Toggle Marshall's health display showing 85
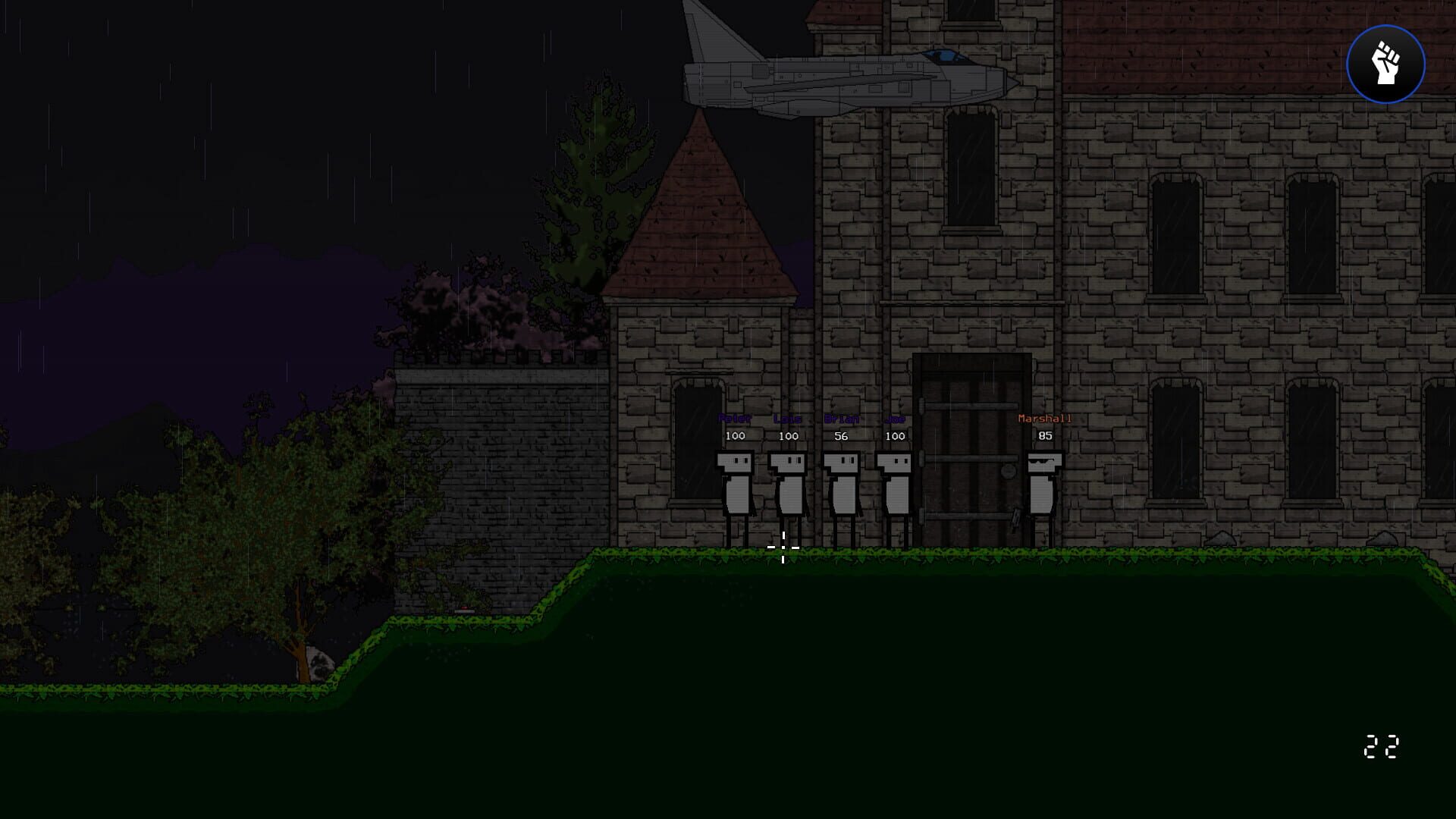 [x=1046, y=436]
